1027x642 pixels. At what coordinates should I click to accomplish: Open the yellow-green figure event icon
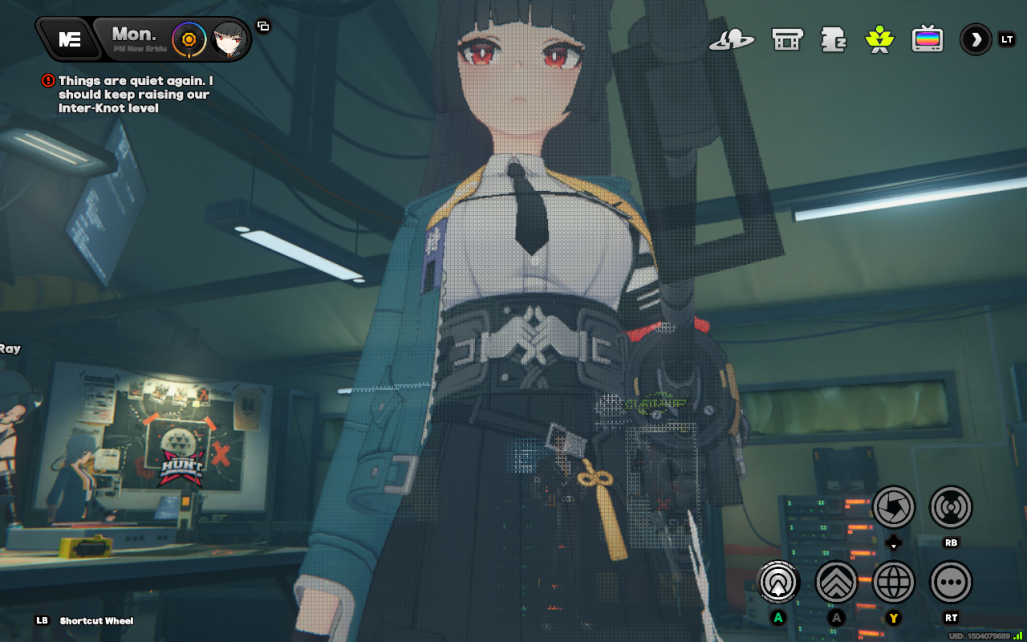(x=879, y=40)
